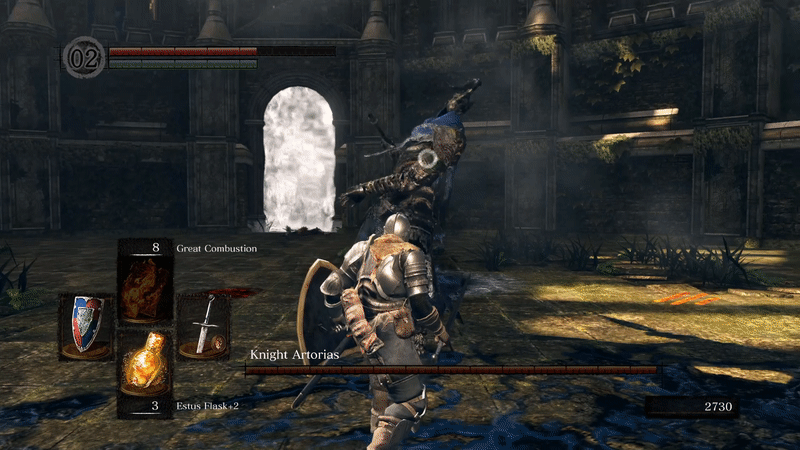
Task: Choose the right-hand sword slot
Action: point(204,326)
